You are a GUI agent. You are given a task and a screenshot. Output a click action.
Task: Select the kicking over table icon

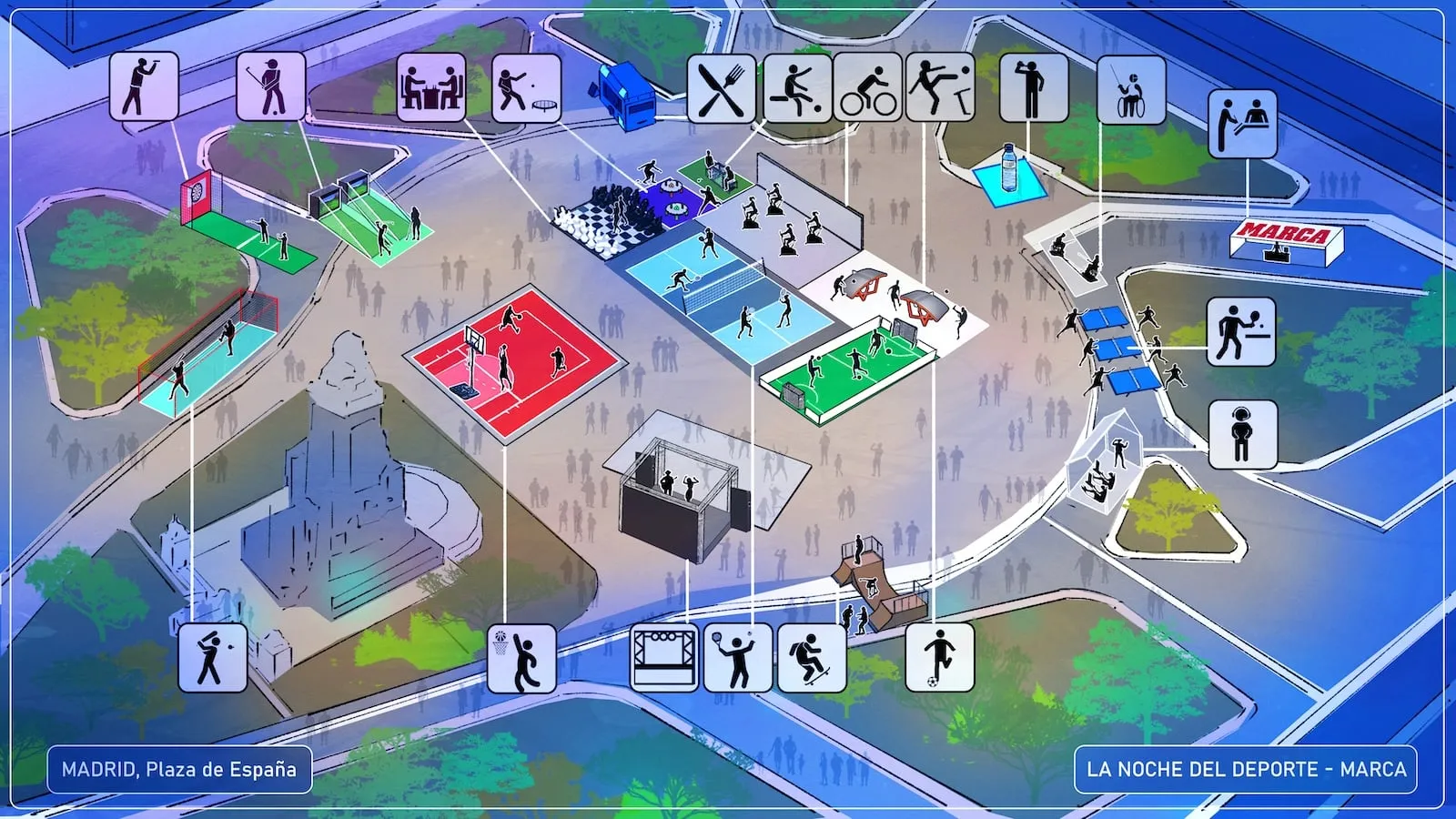940,88
